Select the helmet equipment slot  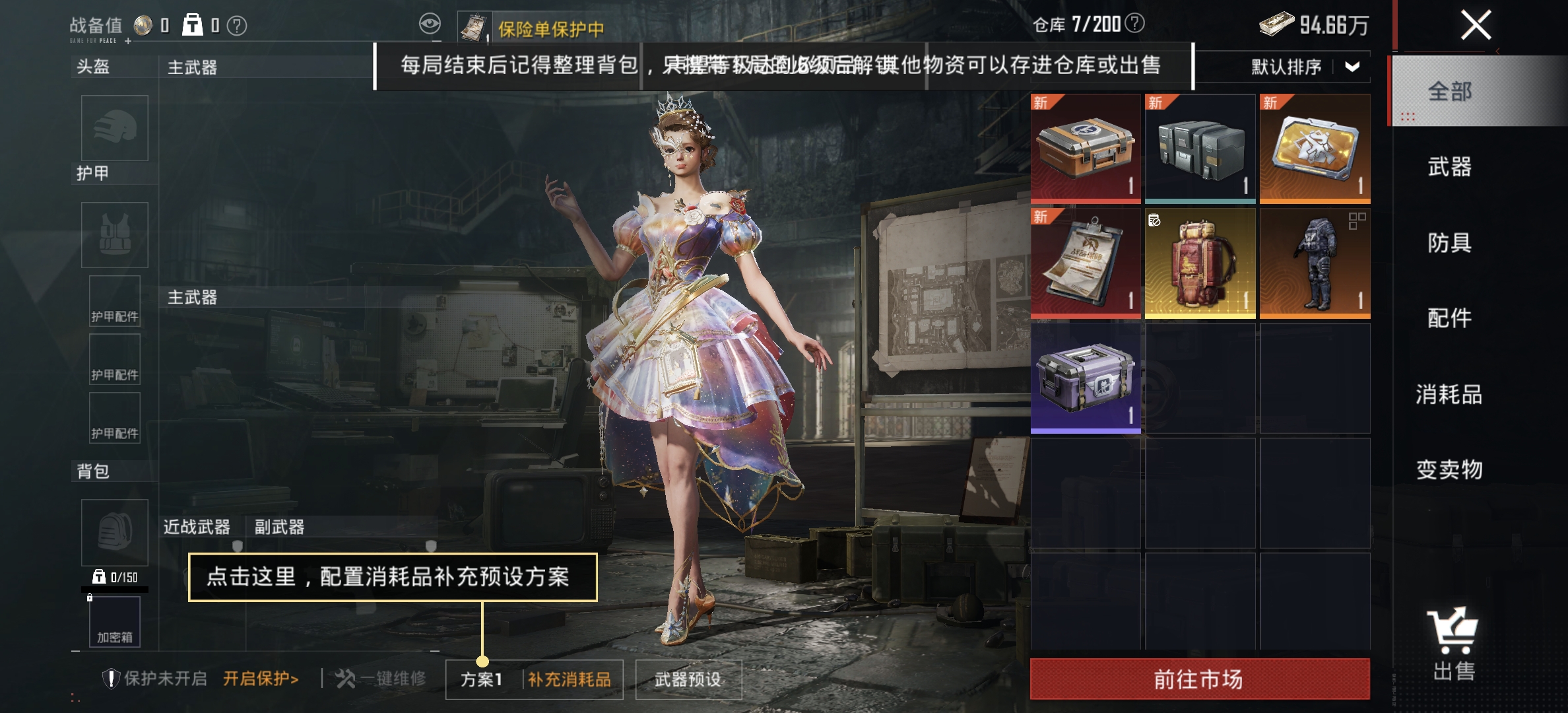point(114,129)
